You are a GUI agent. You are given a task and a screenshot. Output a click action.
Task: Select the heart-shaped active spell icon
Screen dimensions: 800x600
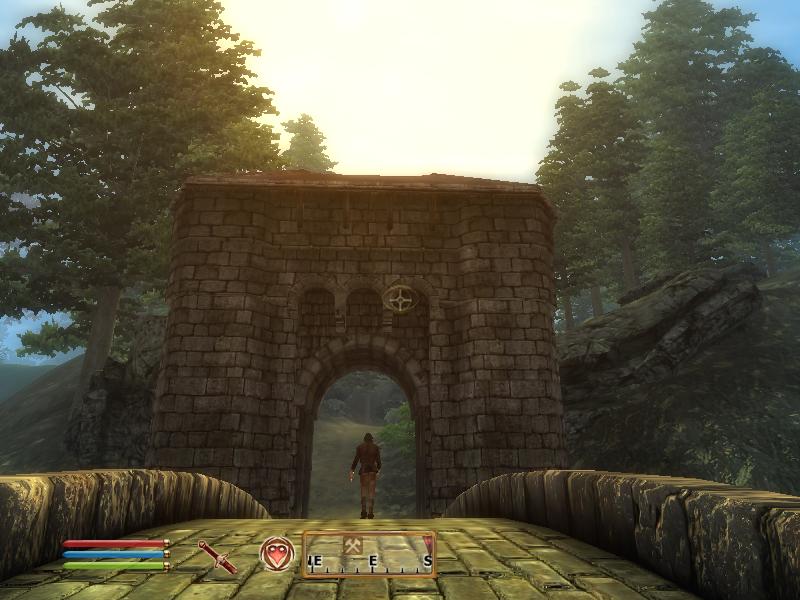point(277,554)
